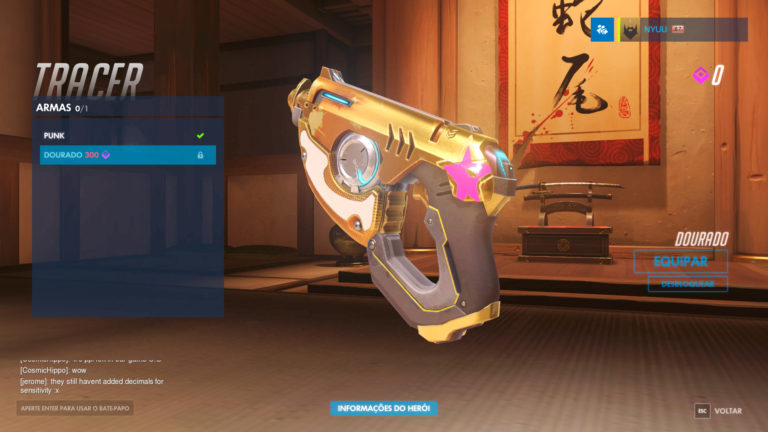The image size is (768, 432).
Task: Choose the Dourado golden weapon entry
Action: (x=127, y=155)
